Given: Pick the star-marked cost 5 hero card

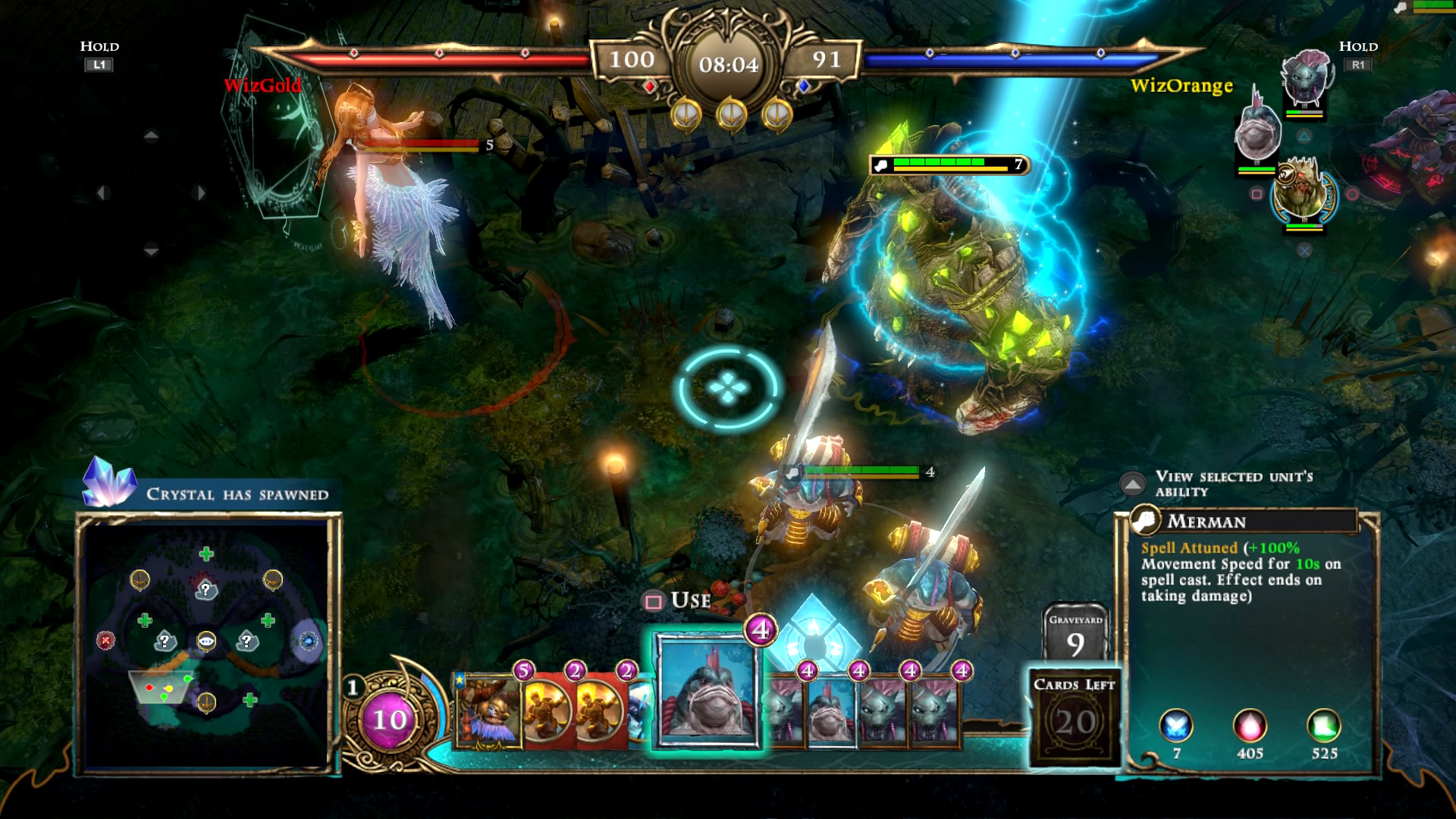Looking at the screenshot, I should coord(489,709).
